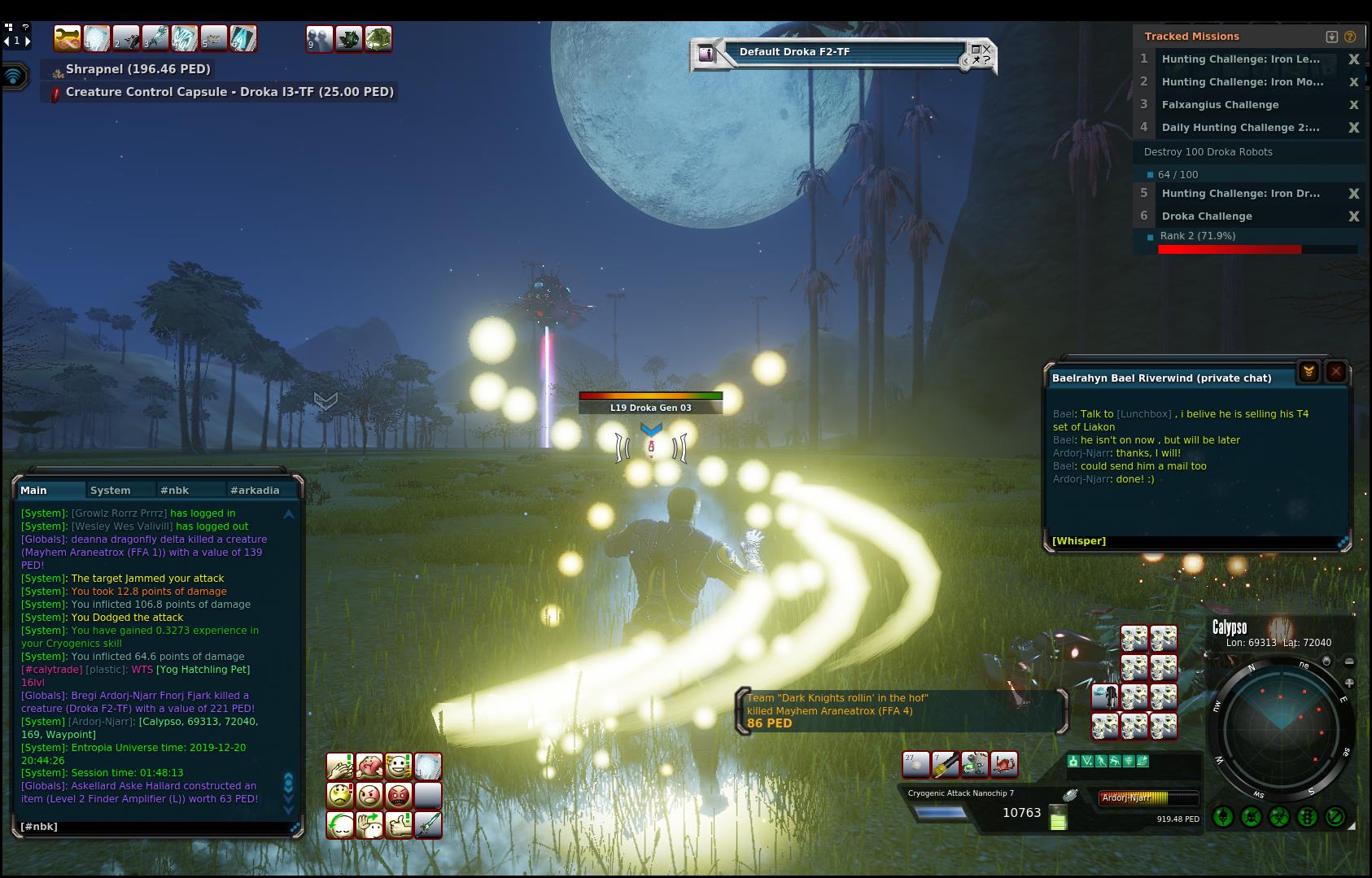1372x878 pixels.
Task: Trigger the clapping hands emote
Action: (x=339, y=766)
